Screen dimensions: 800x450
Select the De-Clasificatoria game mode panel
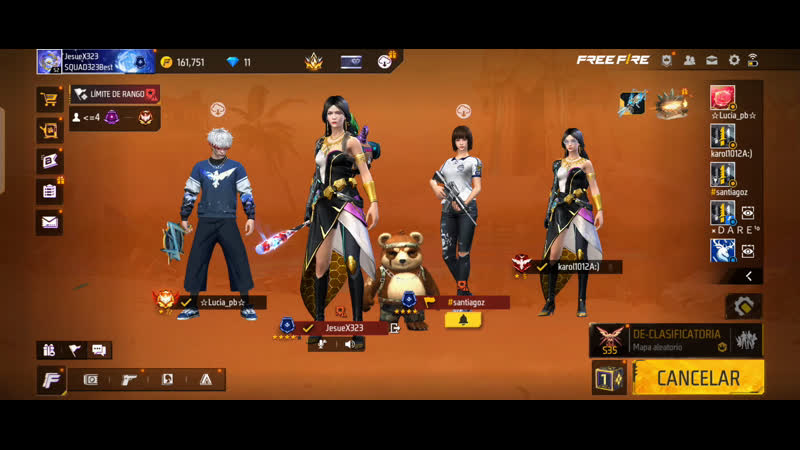676,339
